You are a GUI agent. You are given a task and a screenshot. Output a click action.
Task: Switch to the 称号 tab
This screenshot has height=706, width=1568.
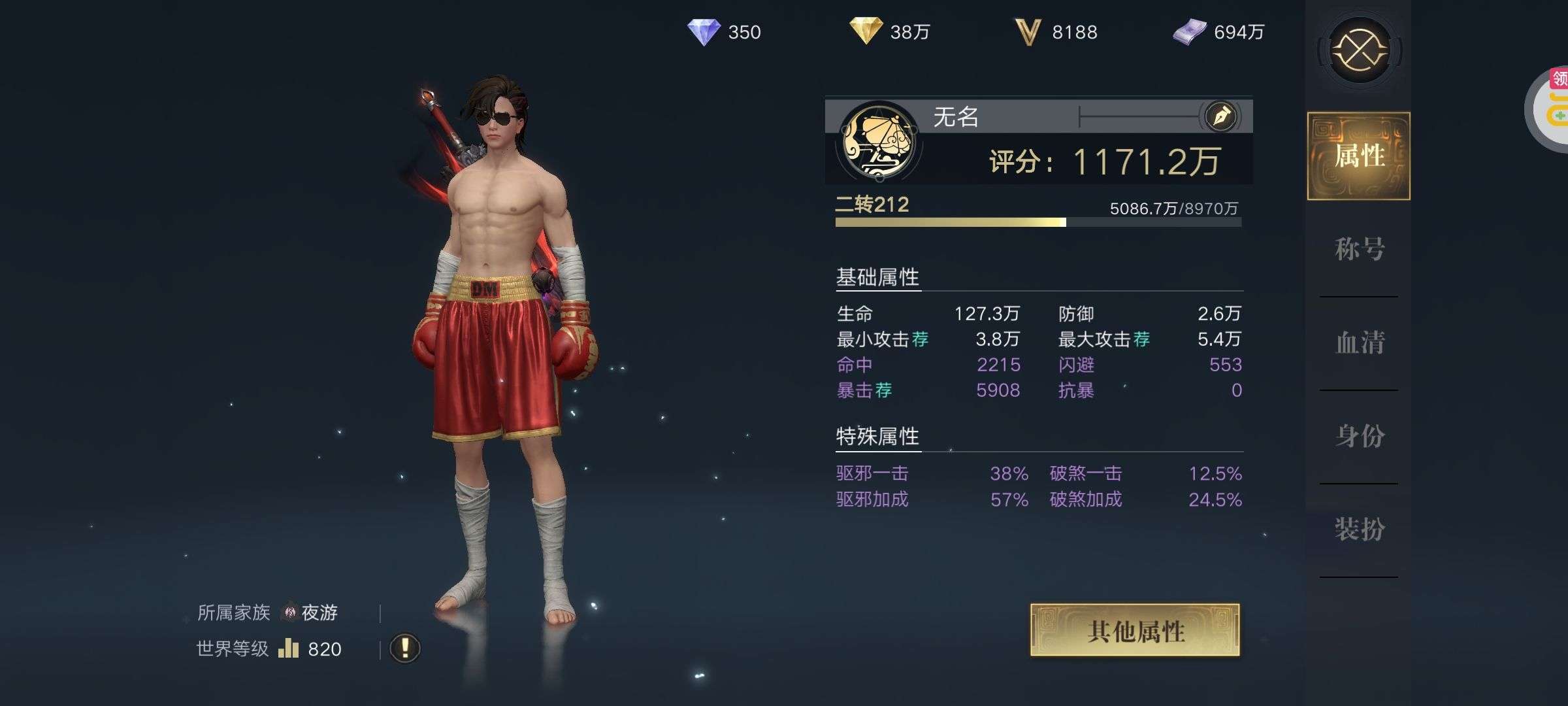click(x=1359, y=249)
